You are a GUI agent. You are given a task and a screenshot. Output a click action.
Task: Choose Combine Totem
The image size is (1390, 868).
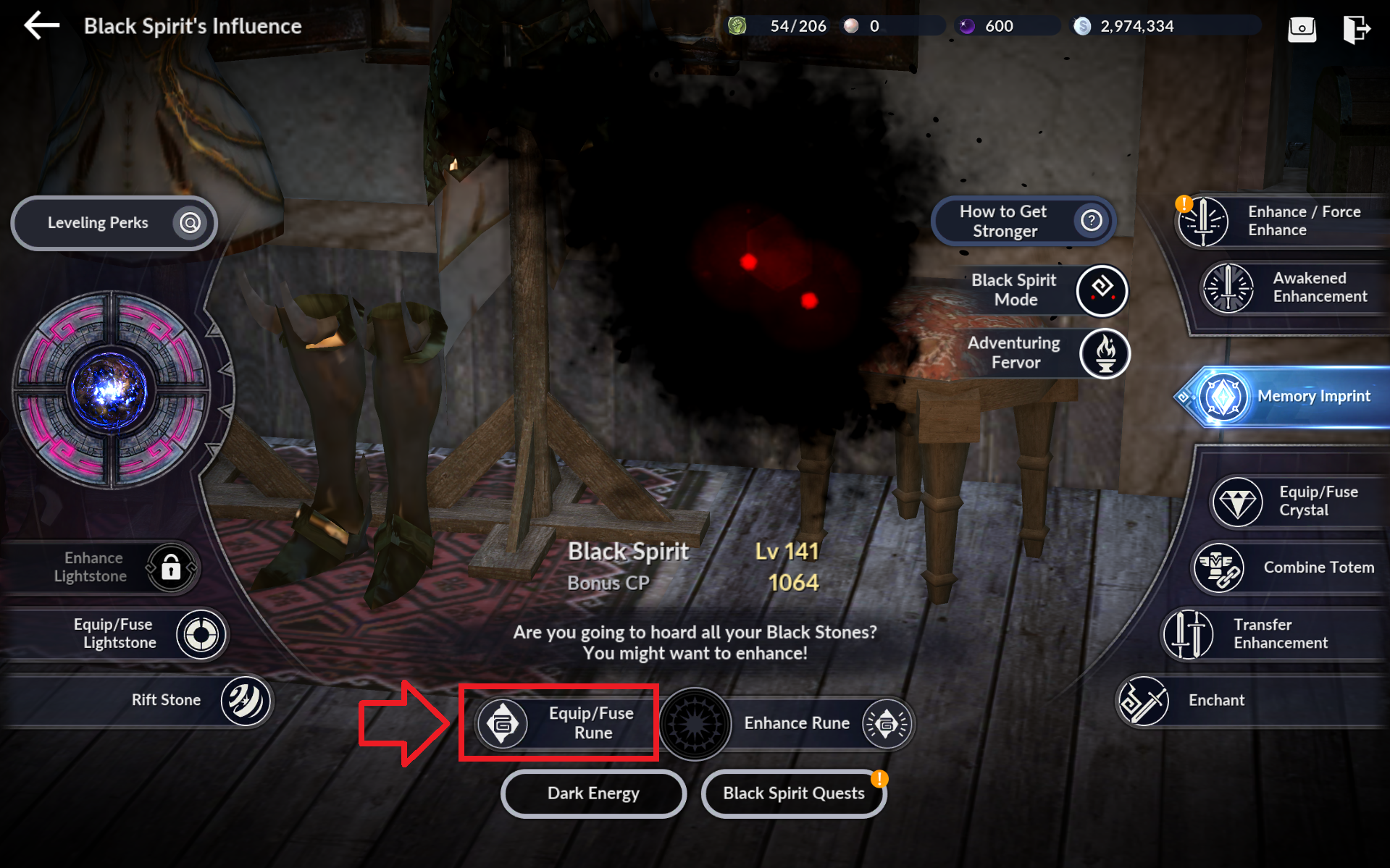tap(1289, 568)
